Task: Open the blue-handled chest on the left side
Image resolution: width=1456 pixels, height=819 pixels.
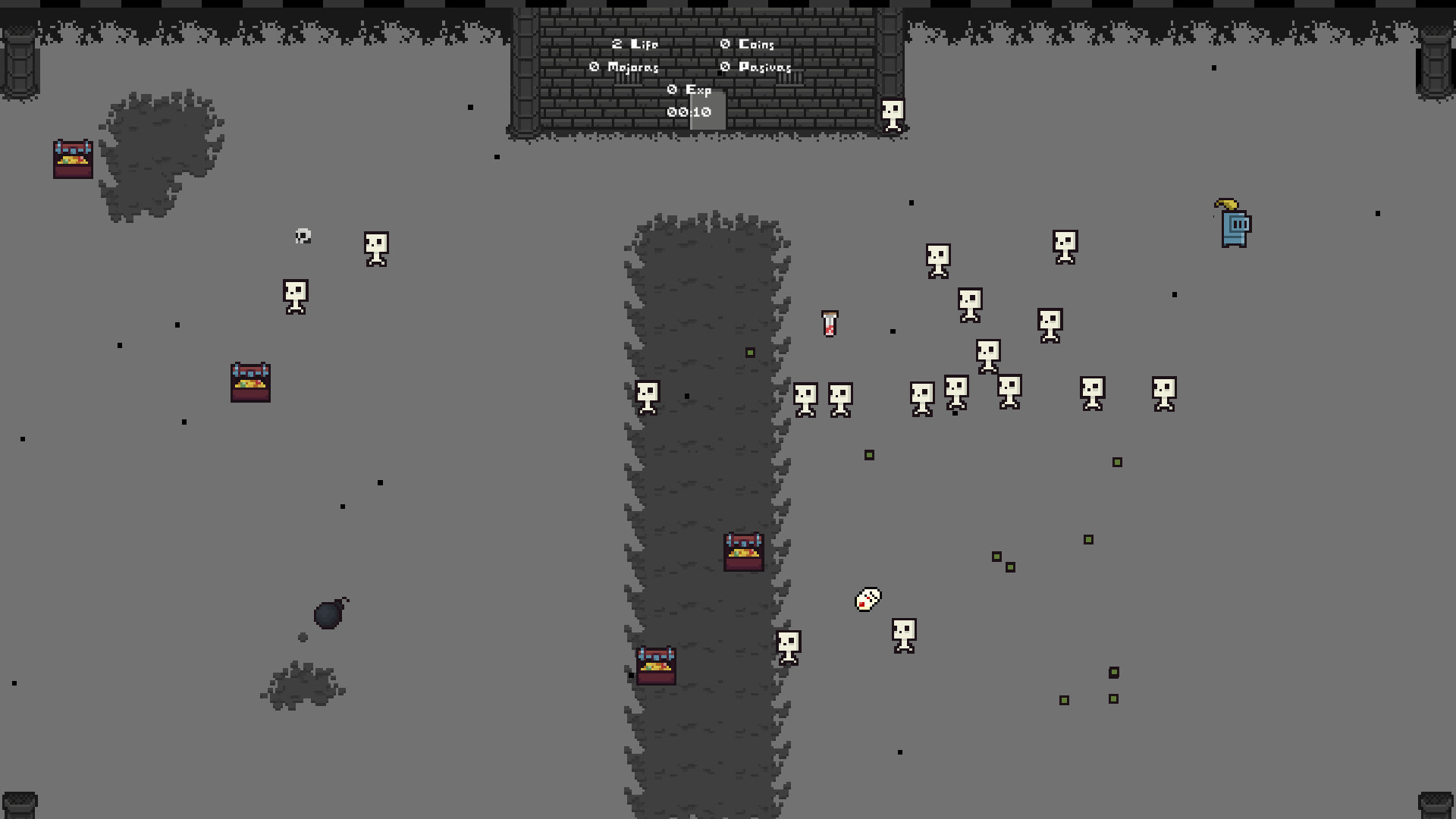Action: [x=250, y=381]
